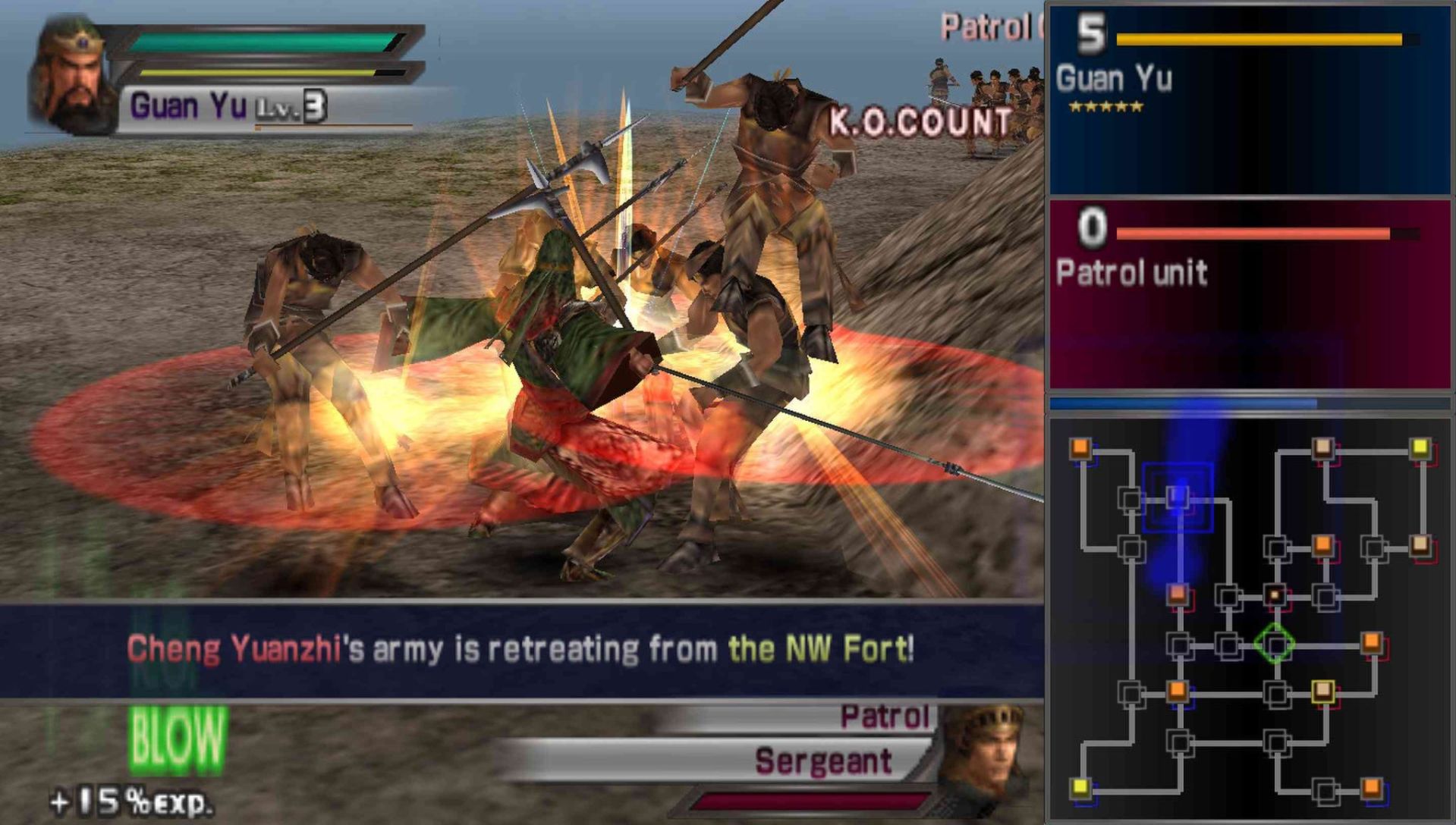
Task: Select the Guan Yu status panel
Action: (x=1249, y=100)
